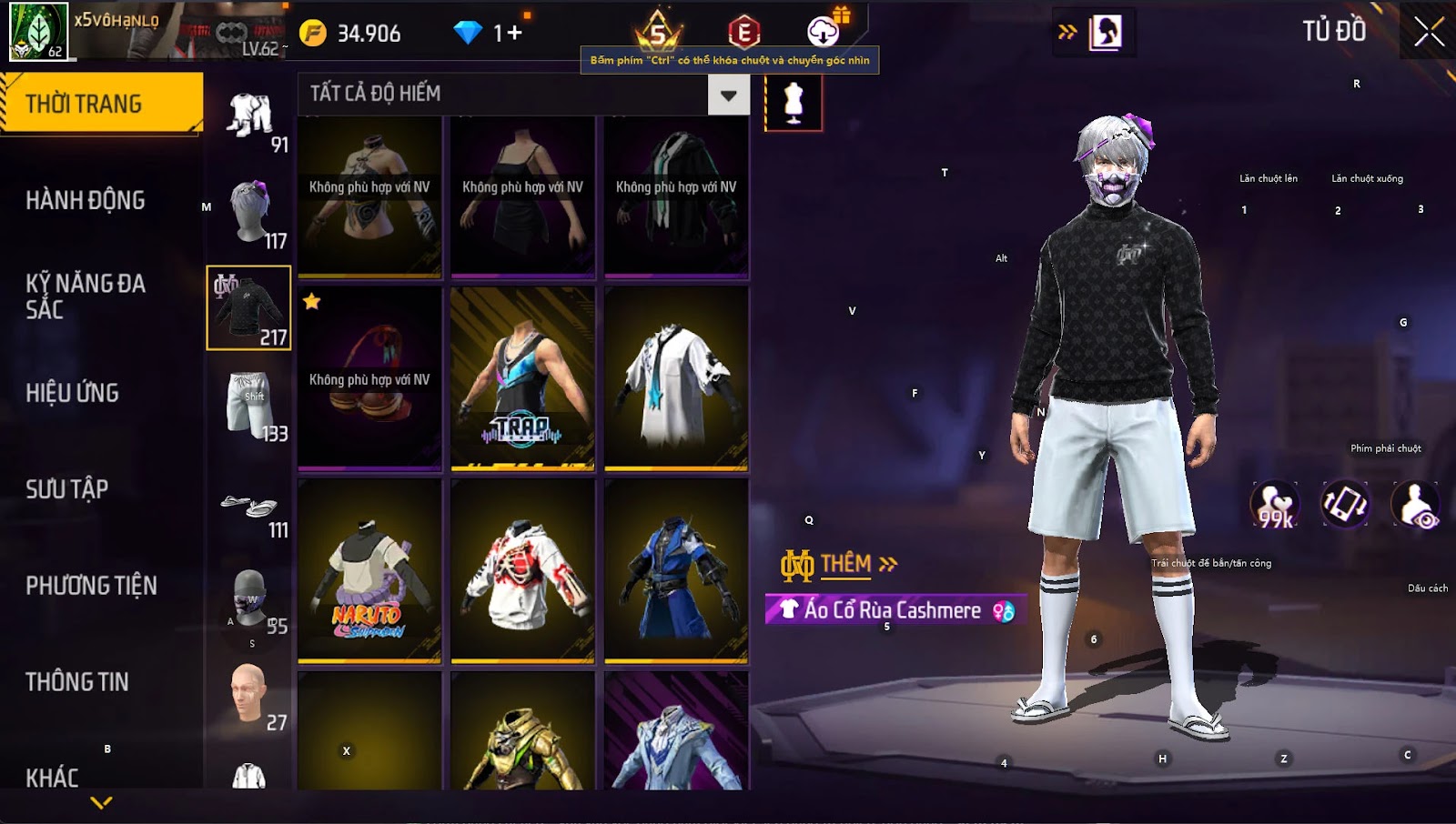Toggle the mannequin preview button

(x=794, y=102)
